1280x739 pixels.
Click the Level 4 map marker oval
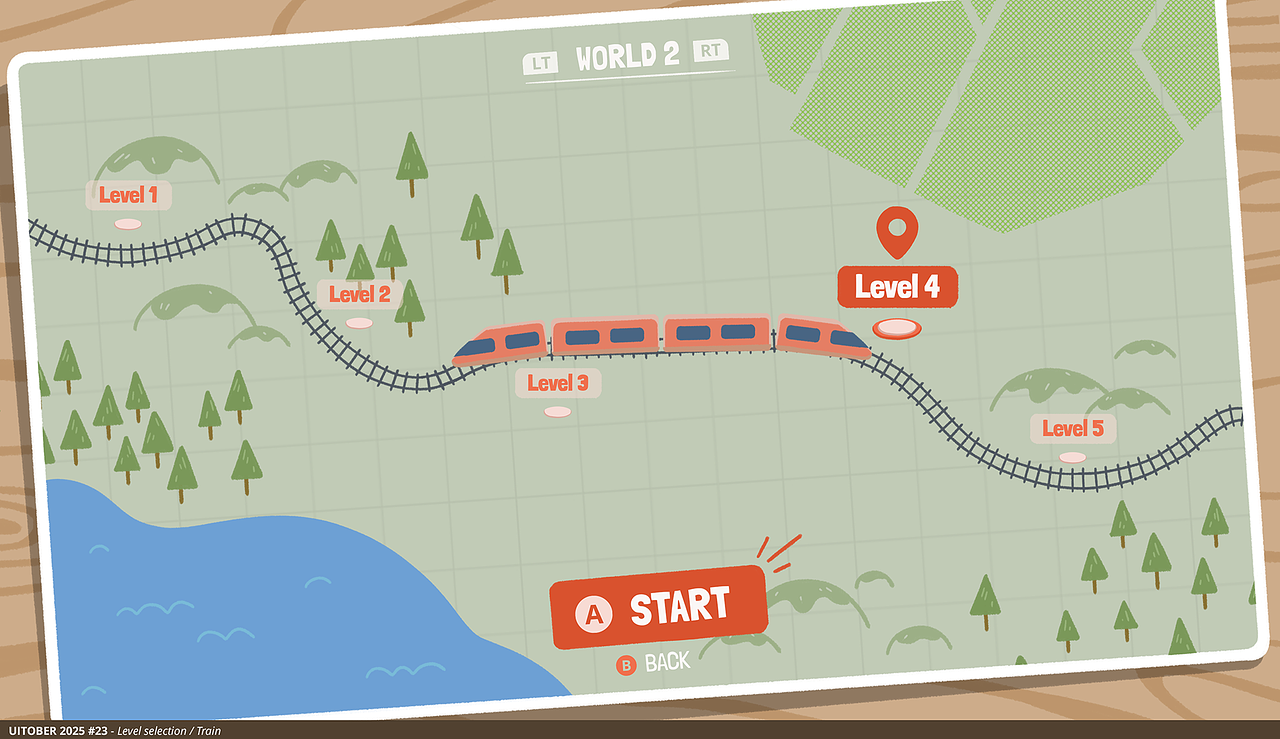pos(898,327)
